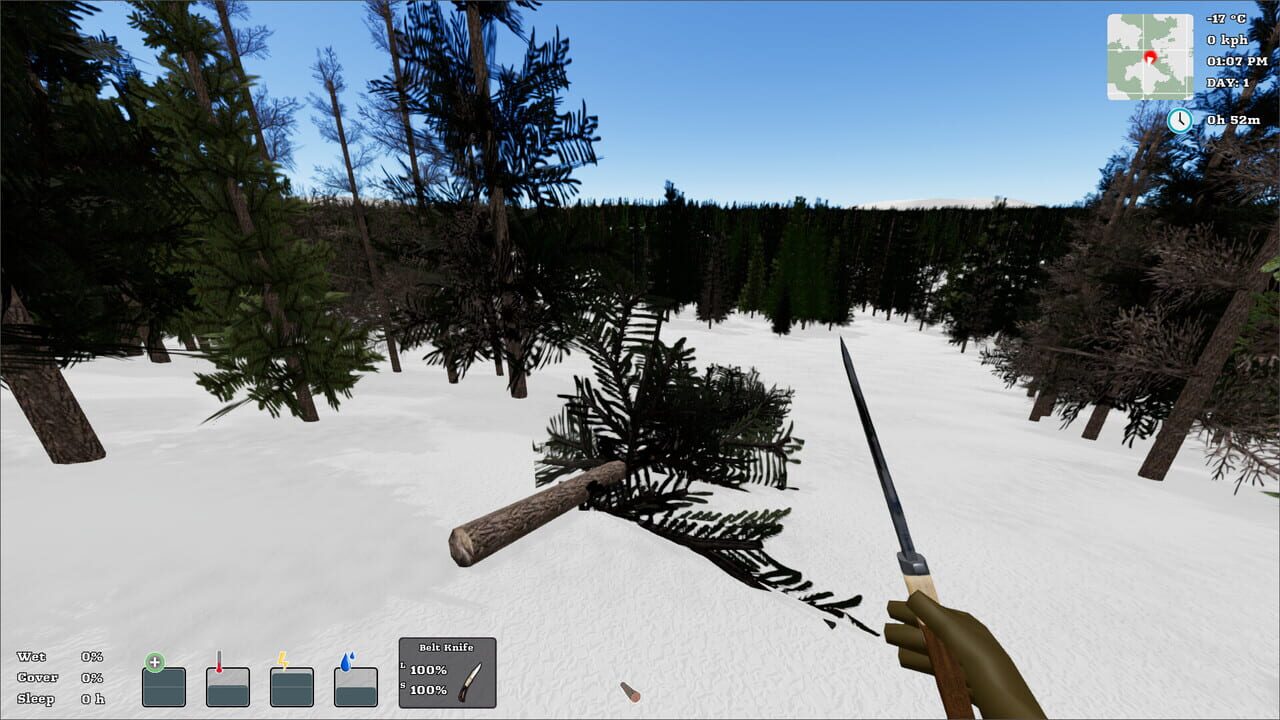This screenshot has width=1280, height=720.
Task: Toggle the Cover 0% status readout
Action: [60, 678]
